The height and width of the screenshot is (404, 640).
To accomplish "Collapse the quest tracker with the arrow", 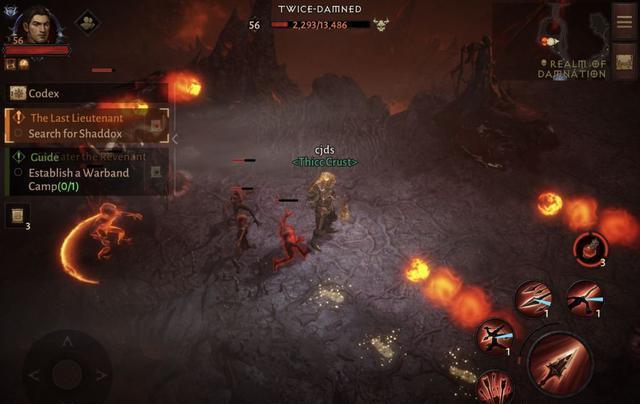I will tap(175, 139).
